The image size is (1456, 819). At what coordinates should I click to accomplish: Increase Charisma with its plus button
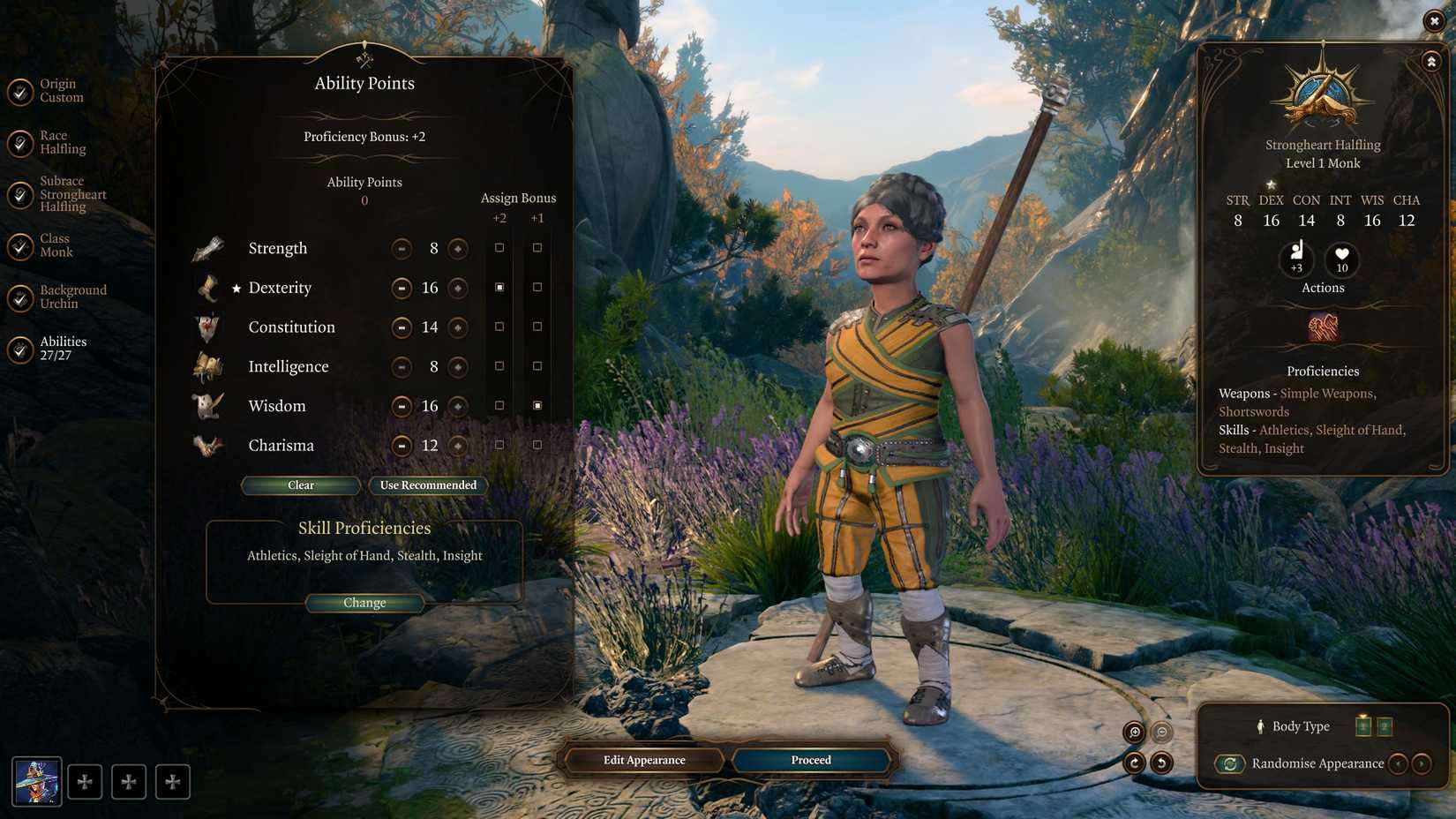click(x=457, y=446)
